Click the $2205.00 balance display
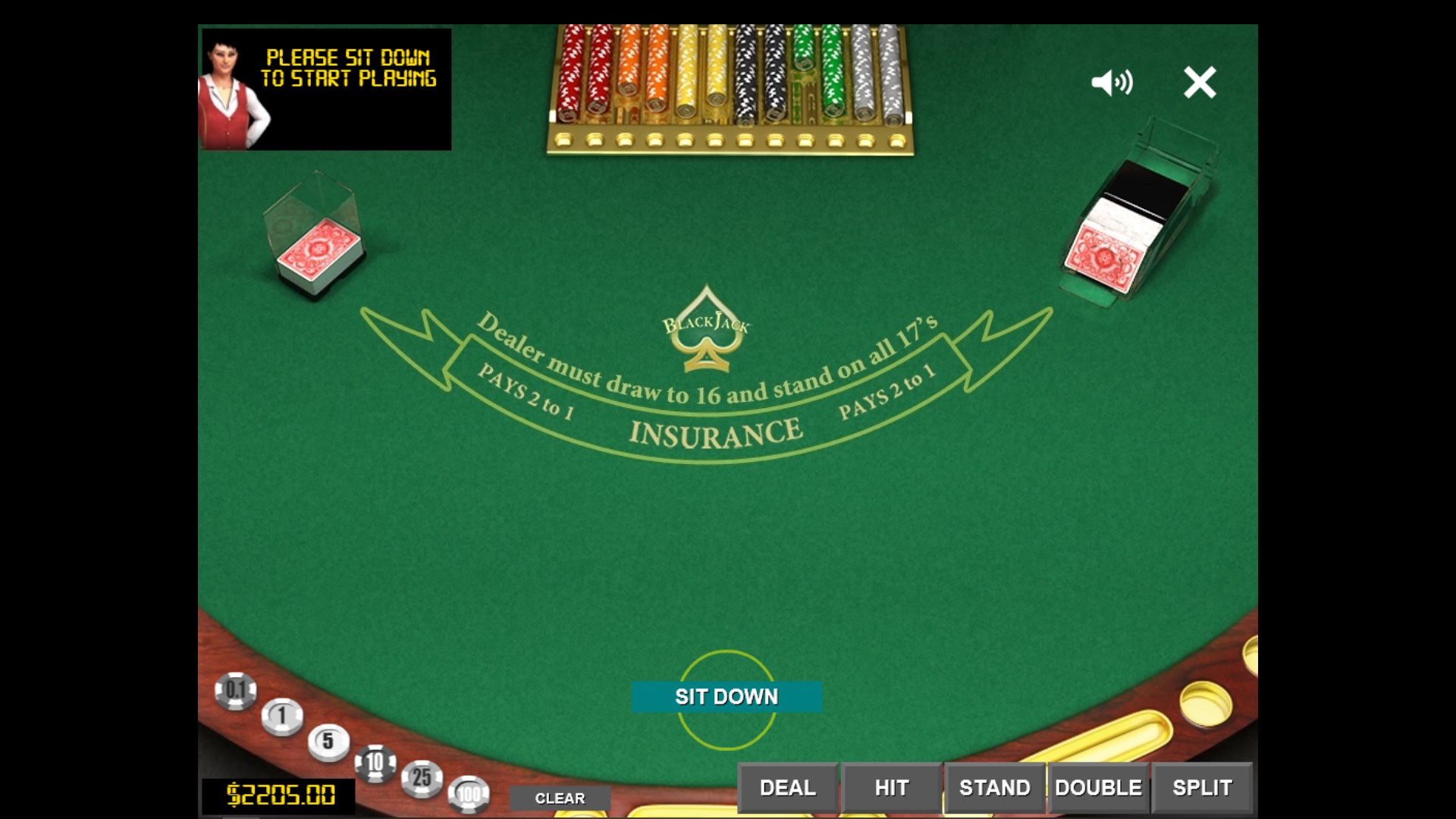Screen dimensions: 1456x819 tap(278, 795)
